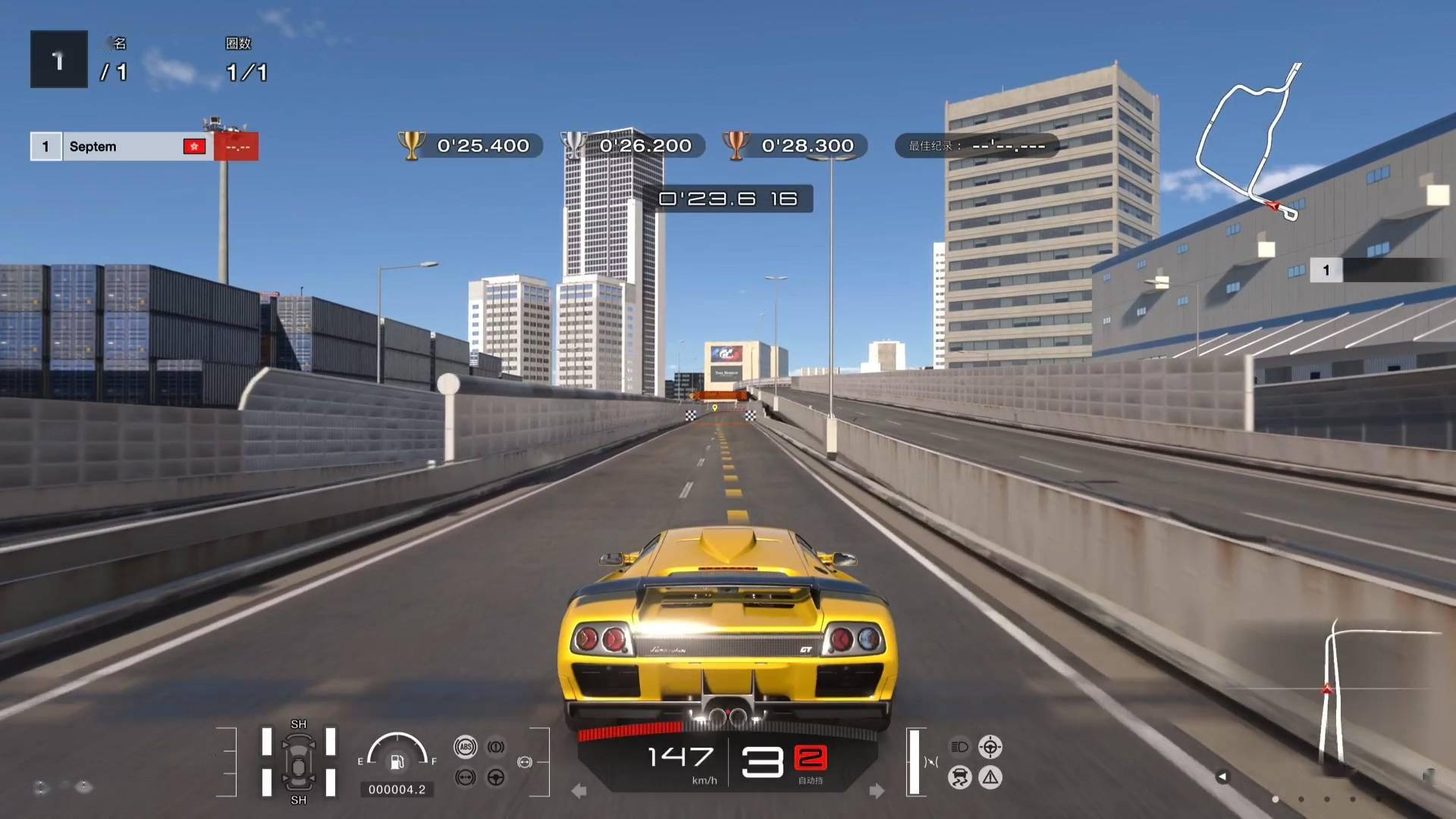
Task: Click the steering wheel assist icon
Action: tap(495, 778)
